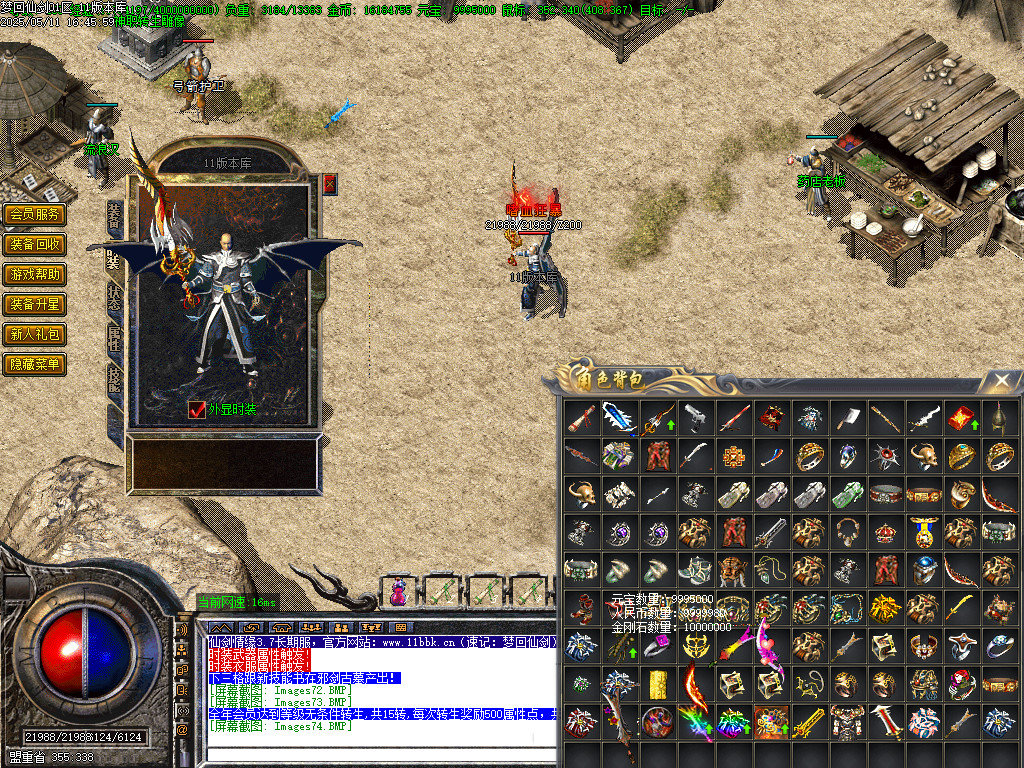Image resolution: width=1024 pixels, height=768 pixels.
Task: Select the 装备升星 upgrade button
Action: coord(35,304)
